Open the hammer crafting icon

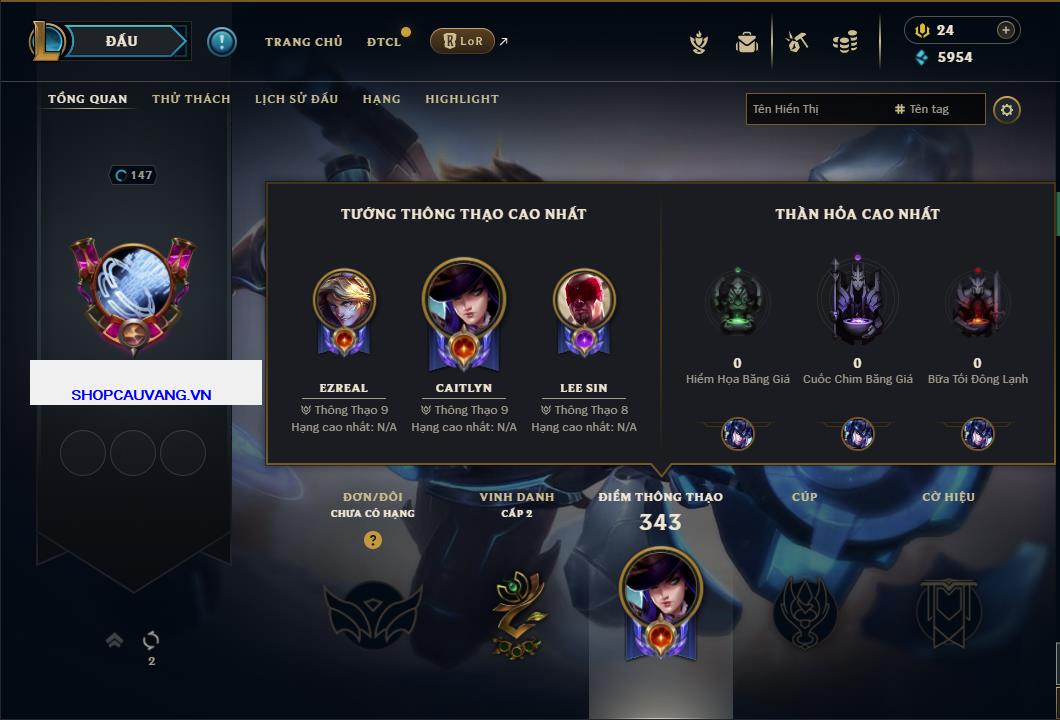(x=797, y=42)
